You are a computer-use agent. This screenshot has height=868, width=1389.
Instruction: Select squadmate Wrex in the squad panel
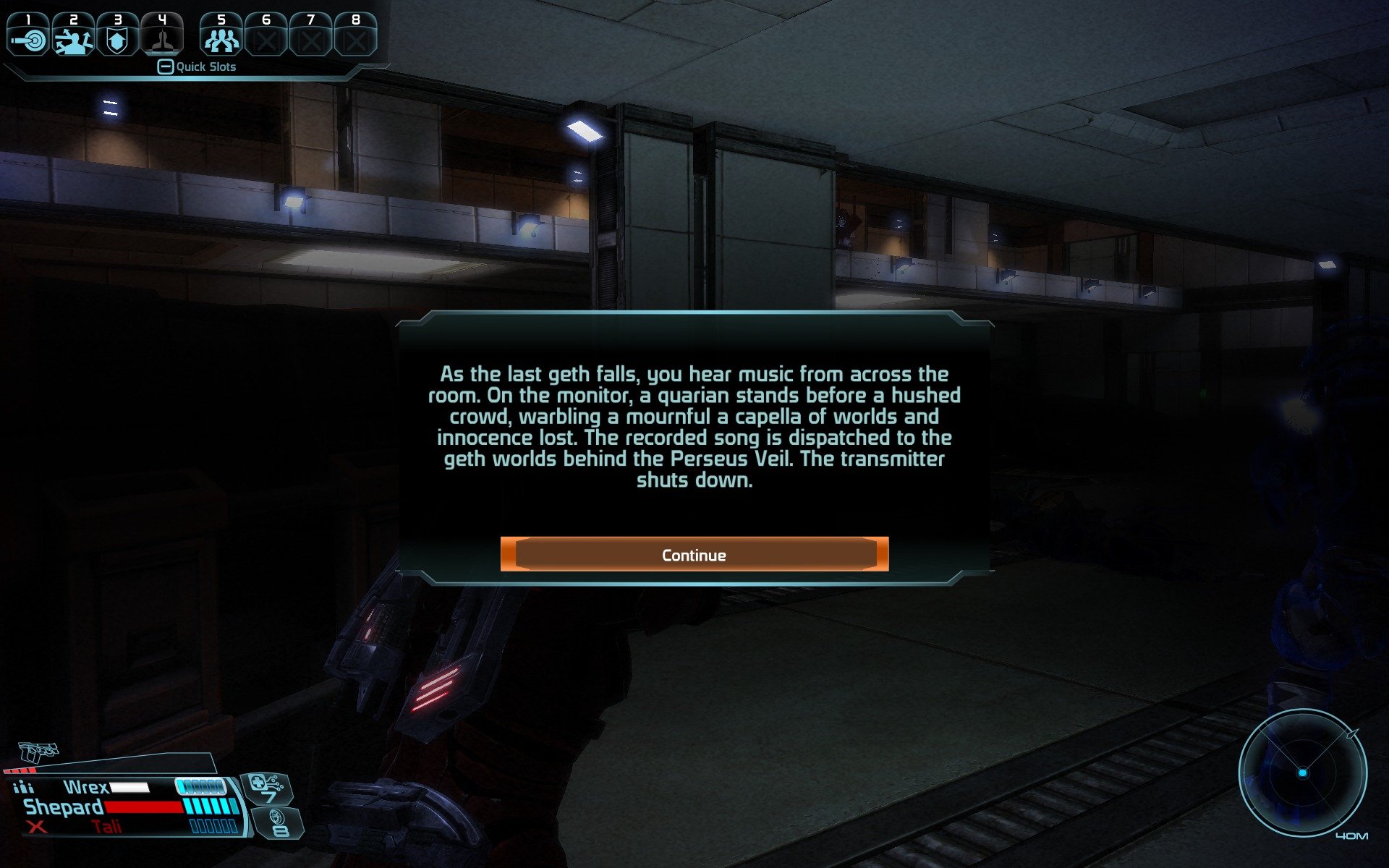pyautogui.click(x=85, y=787)
